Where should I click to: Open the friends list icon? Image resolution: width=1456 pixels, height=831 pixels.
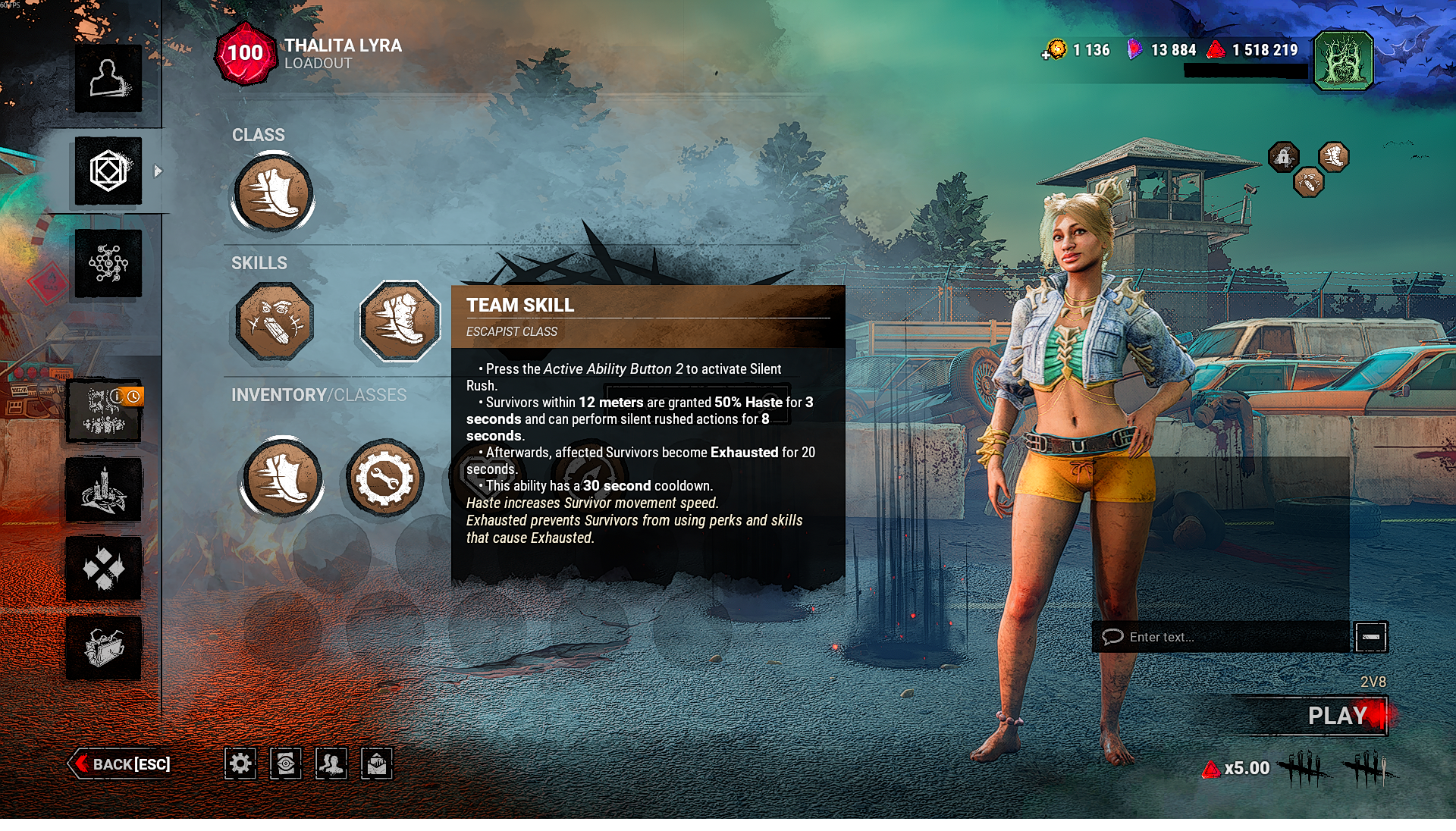click(331, 764)
